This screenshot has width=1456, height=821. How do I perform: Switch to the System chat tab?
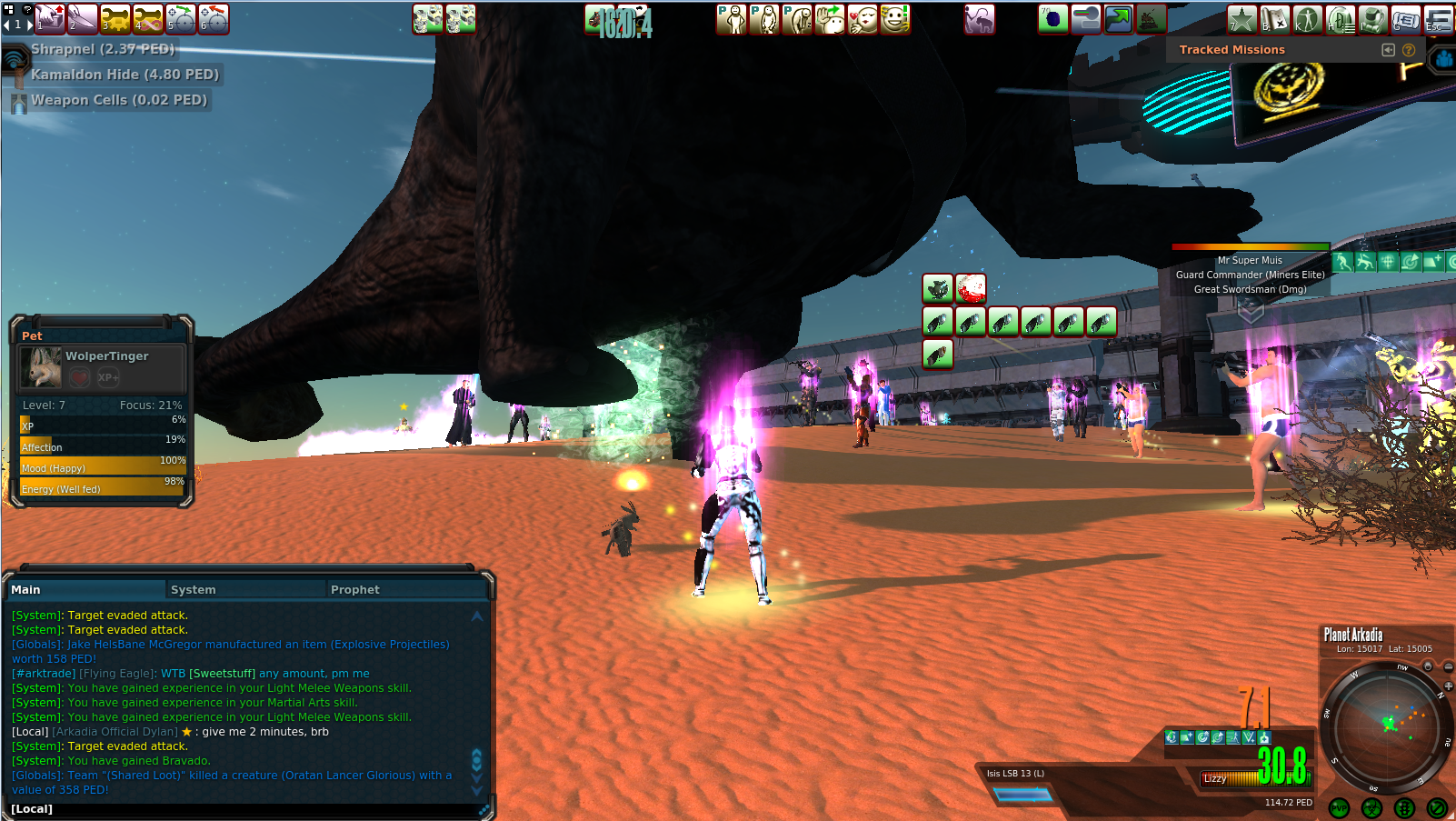pos(193,590)
